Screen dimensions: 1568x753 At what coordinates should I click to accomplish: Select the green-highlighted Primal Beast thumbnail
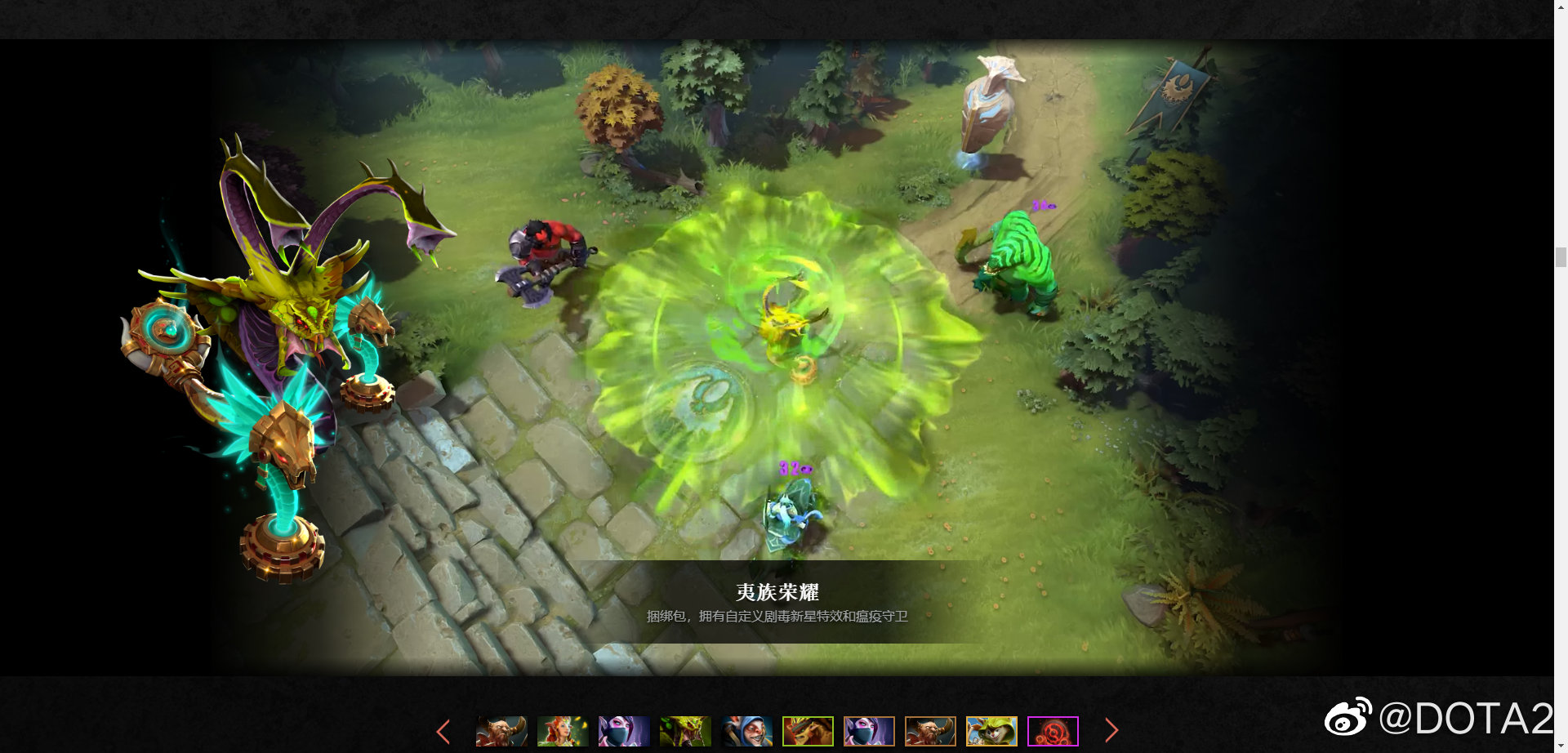[807, 731]
